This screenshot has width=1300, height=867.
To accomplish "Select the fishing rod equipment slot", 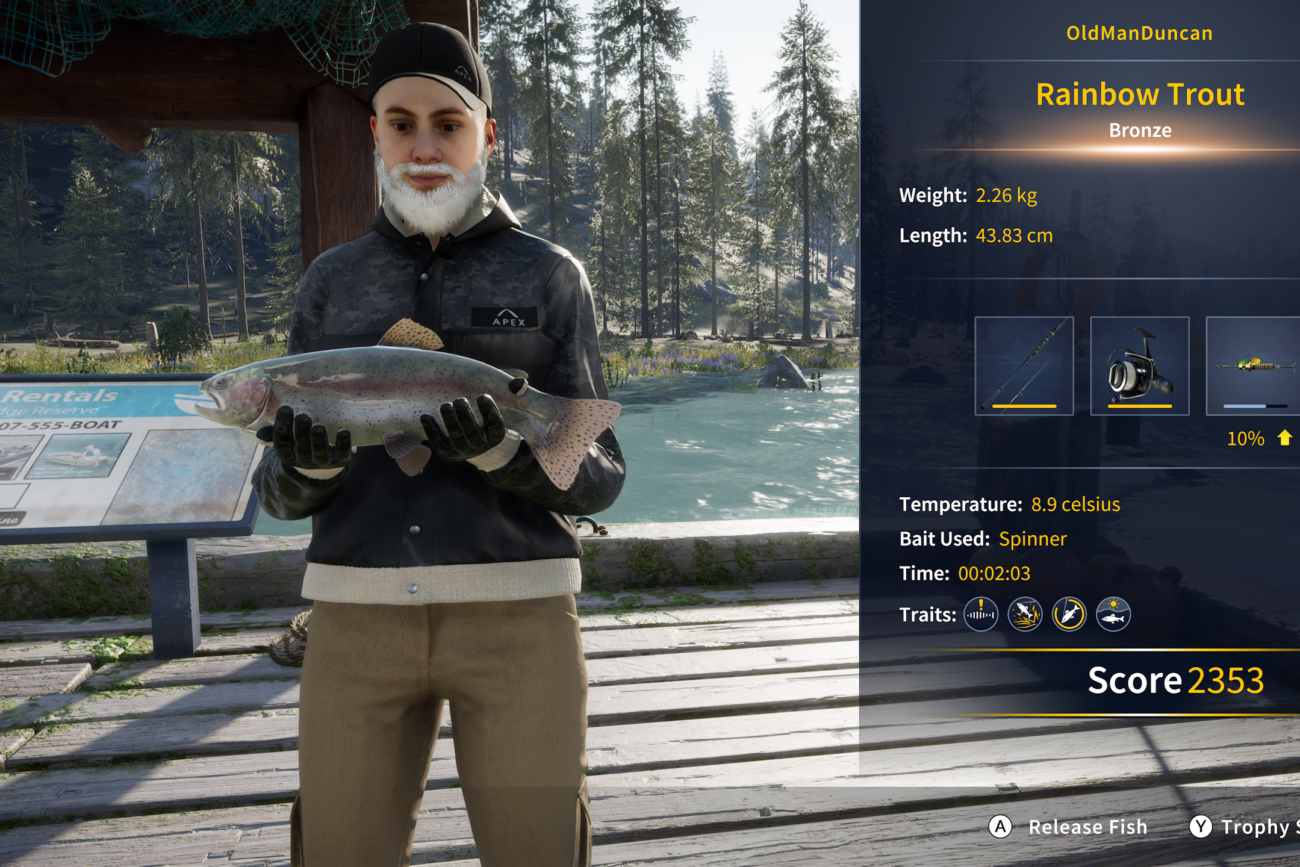I will pyautogui.click(x=1024, y=366).
